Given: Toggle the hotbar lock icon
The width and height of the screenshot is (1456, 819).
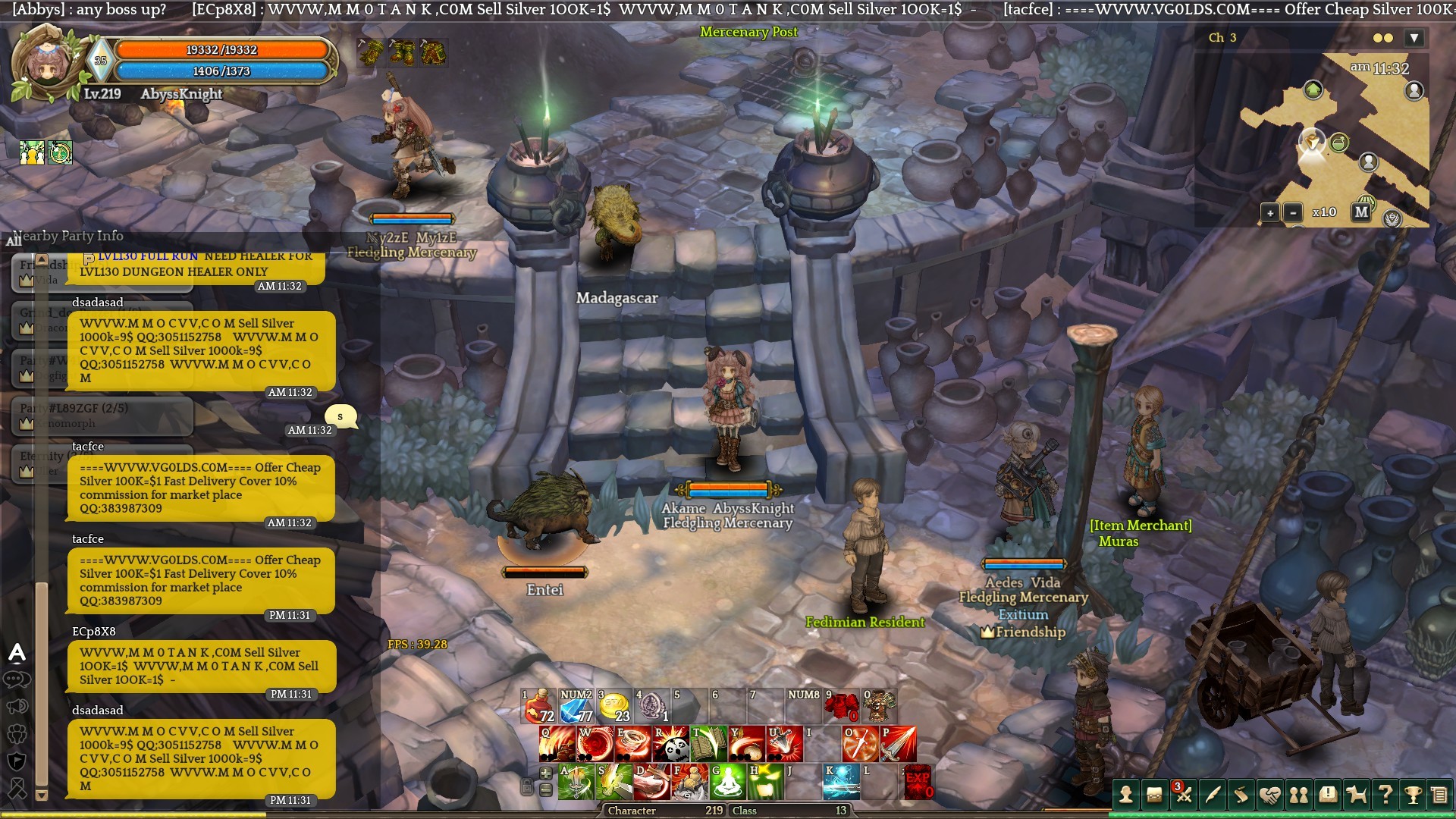Looking at the screenshot, I should pos(526,786).
